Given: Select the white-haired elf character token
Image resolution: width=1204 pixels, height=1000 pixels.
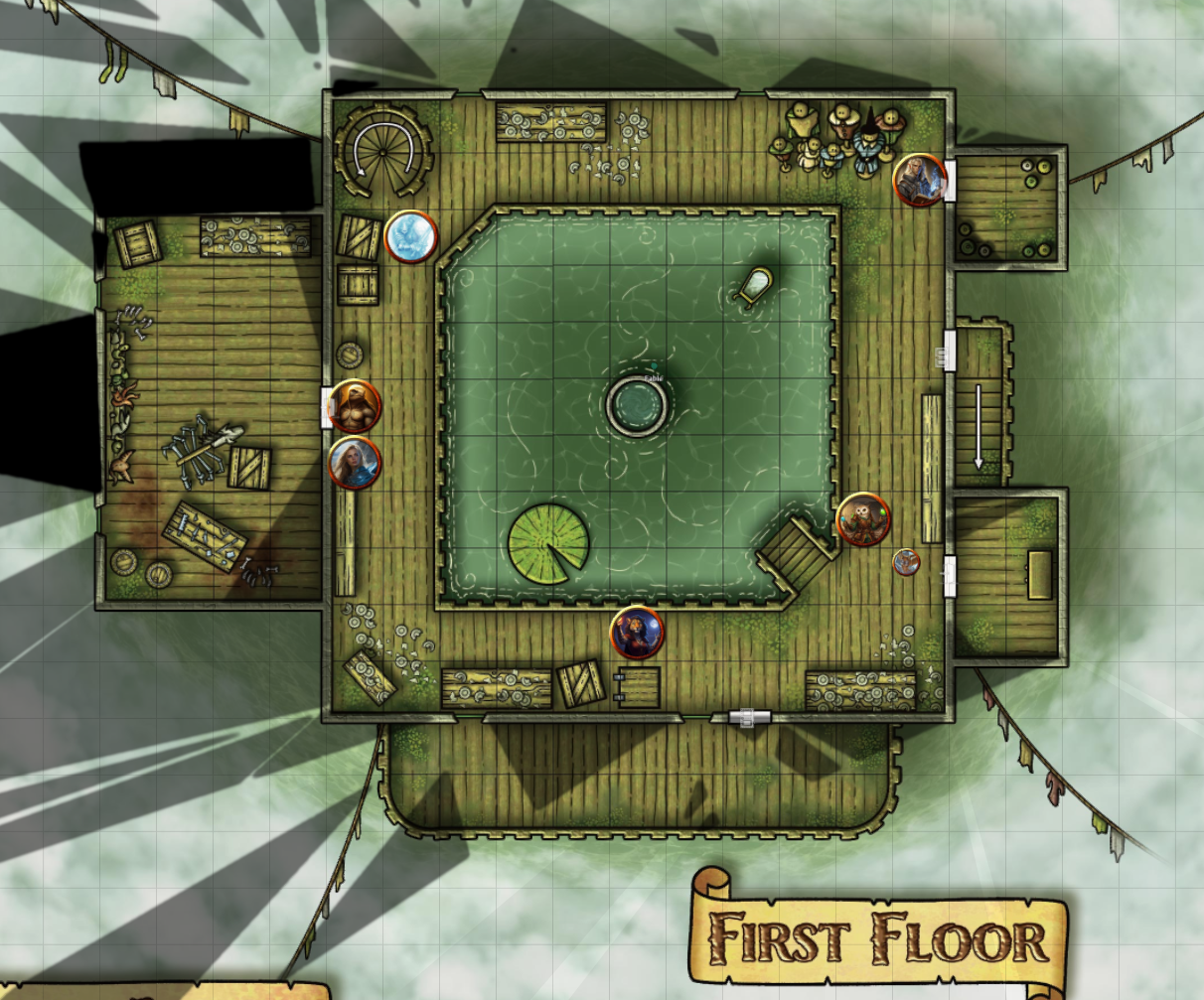Looking at the screenshot, I should click(919, 180).
